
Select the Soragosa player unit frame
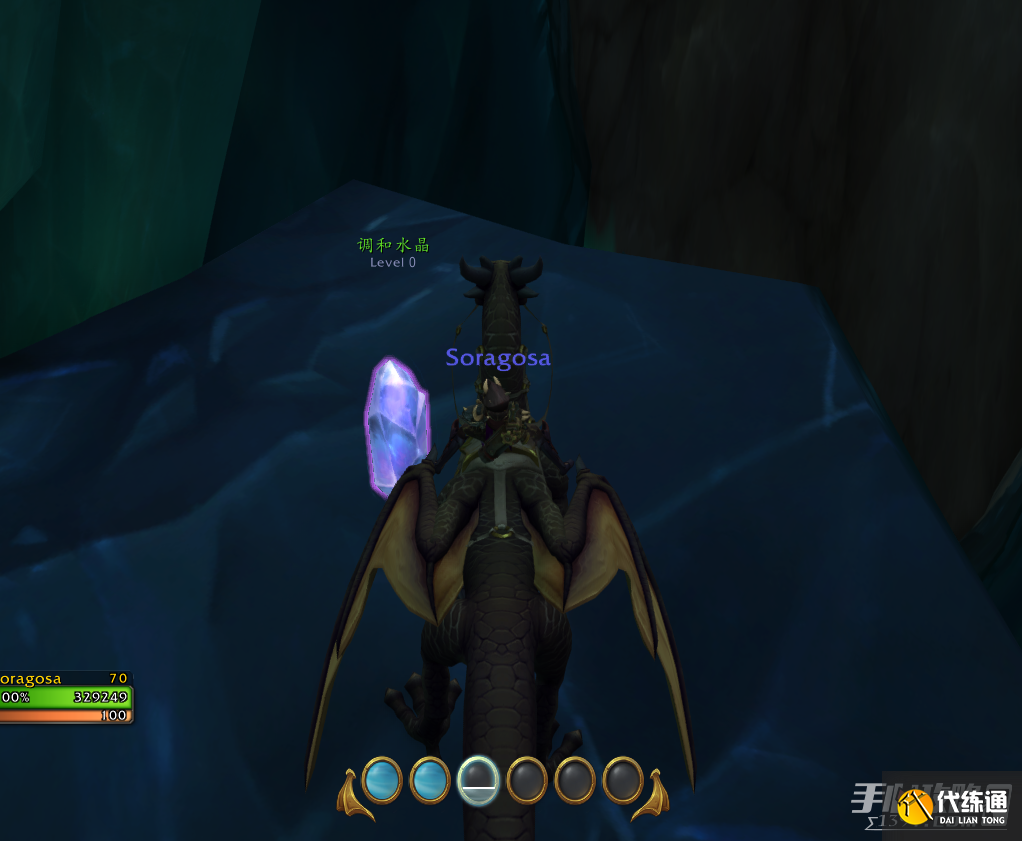pos(64,696)
